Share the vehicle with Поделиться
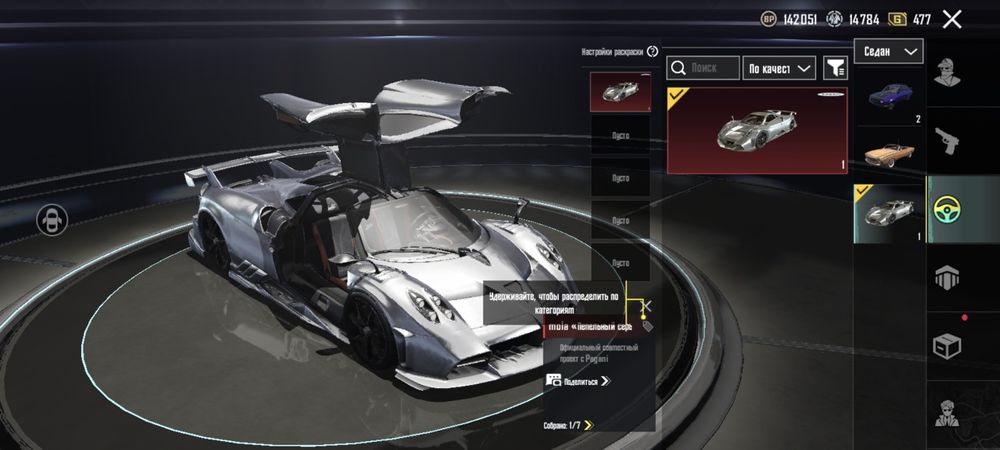Image resolution: width=1000 pixels, height=450 pixels. 578,380
